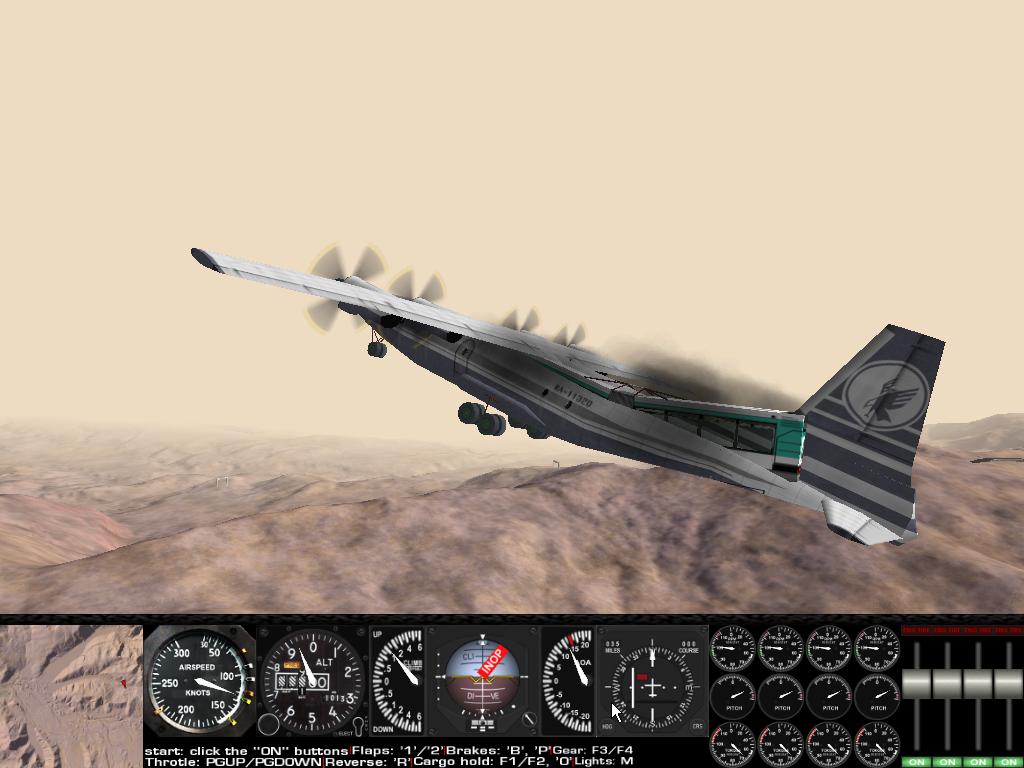The image size is (1024, 768).
Task: Toggle the second engine's ON button
Action: (x=947, y=762)
